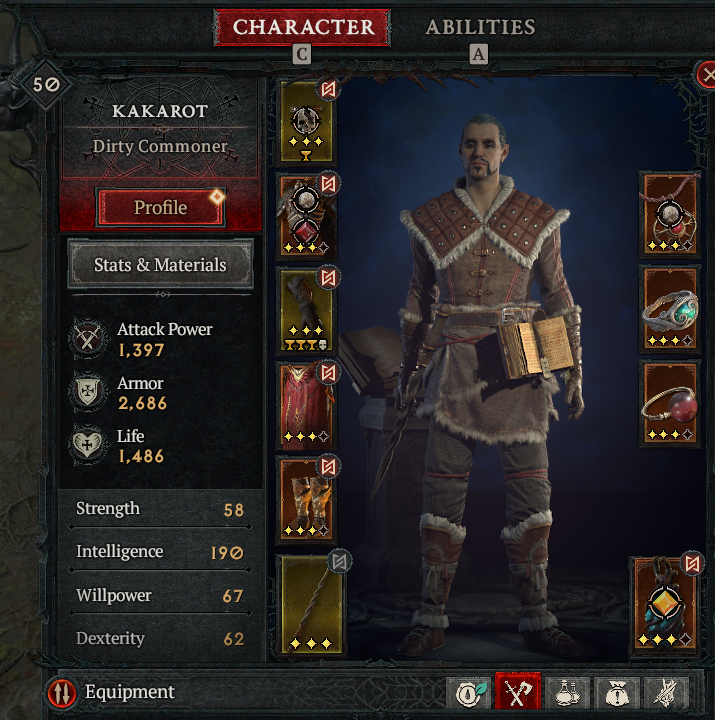Switch to the potion flasks inventory tab
The width and height of the screenshot is (715, 720).
click(x=568, y=692)
